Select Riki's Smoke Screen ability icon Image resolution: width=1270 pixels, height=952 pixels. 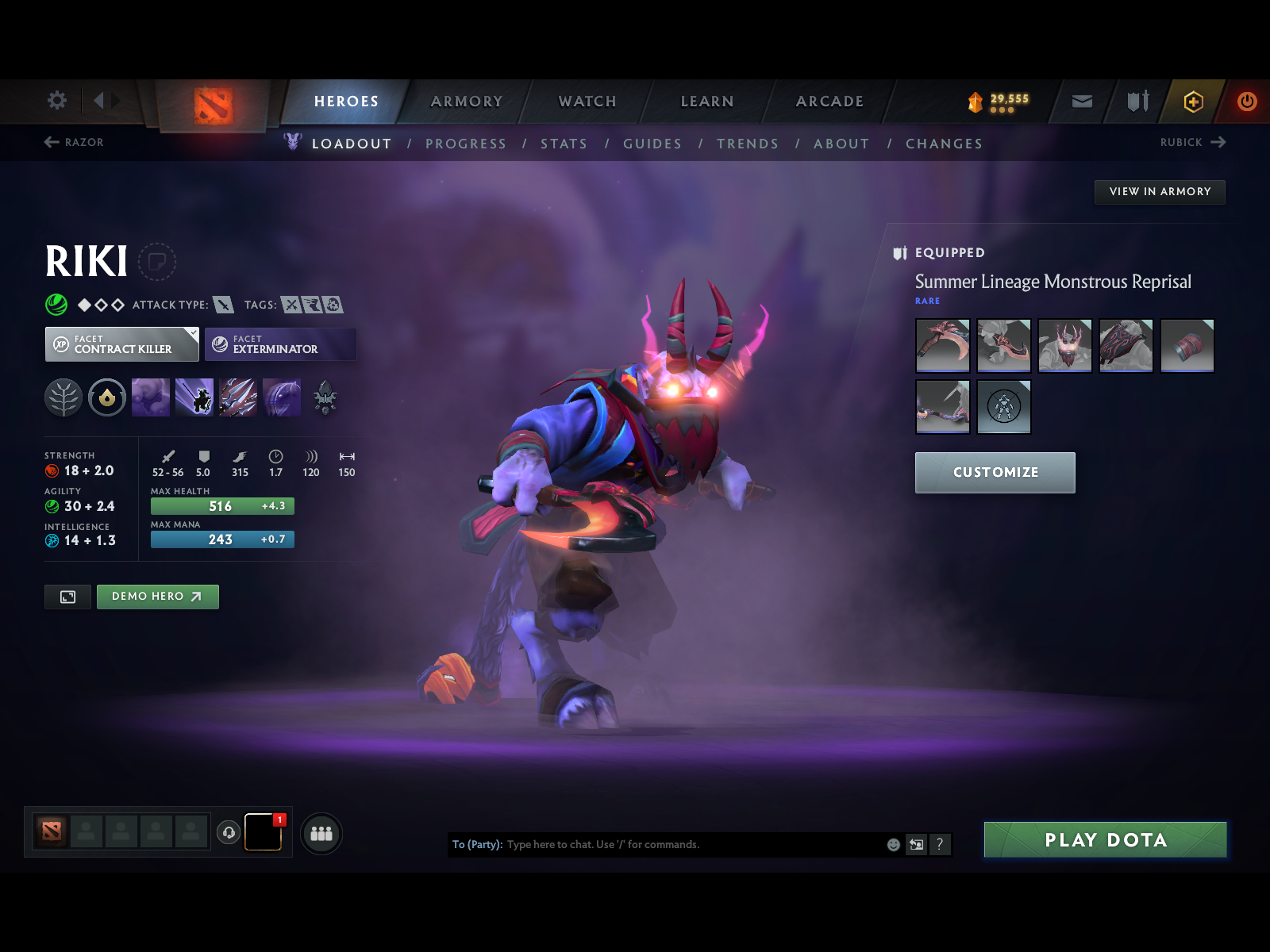[150, 398]
